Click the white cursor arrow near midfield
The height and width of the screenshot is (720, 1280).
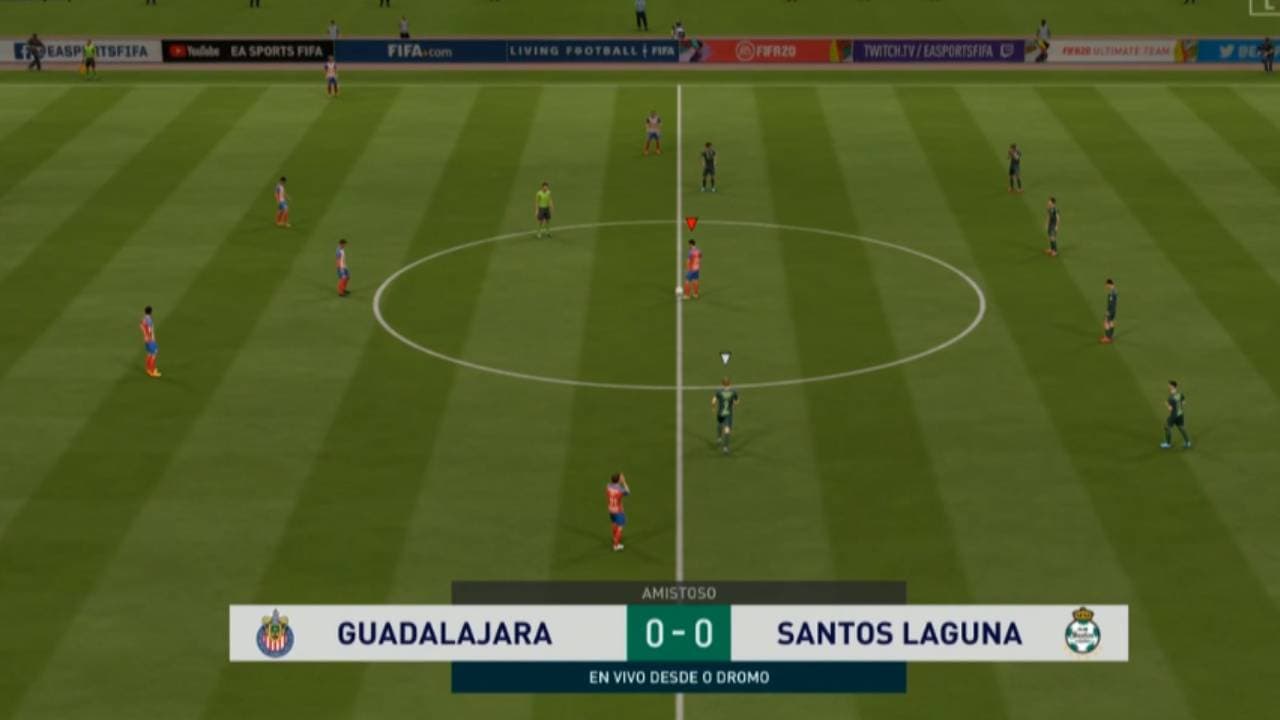(724, 356)
